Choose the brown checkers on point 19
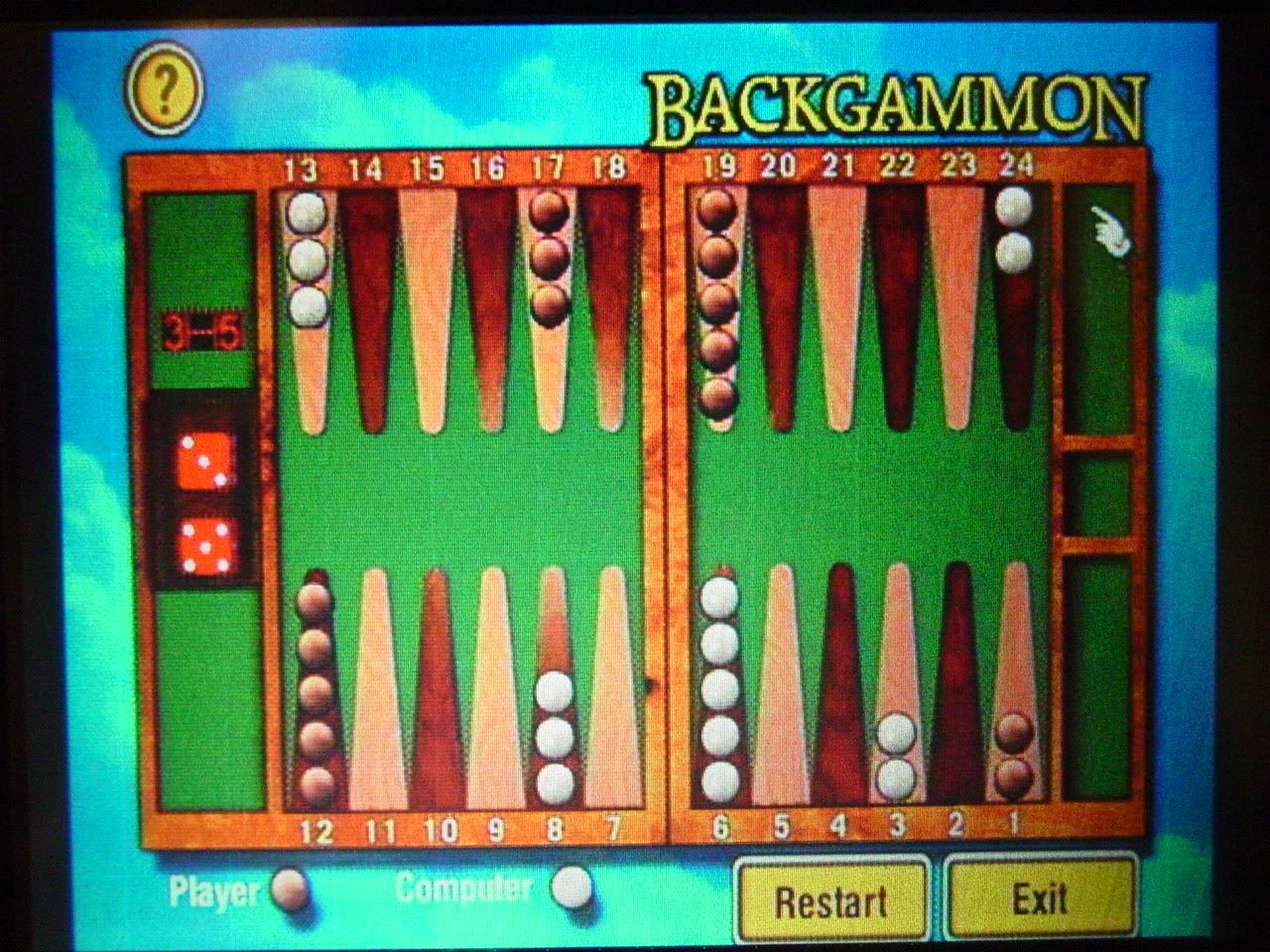Image resolution: width=1270 pixels, height=952 pixels. point(716,302)
